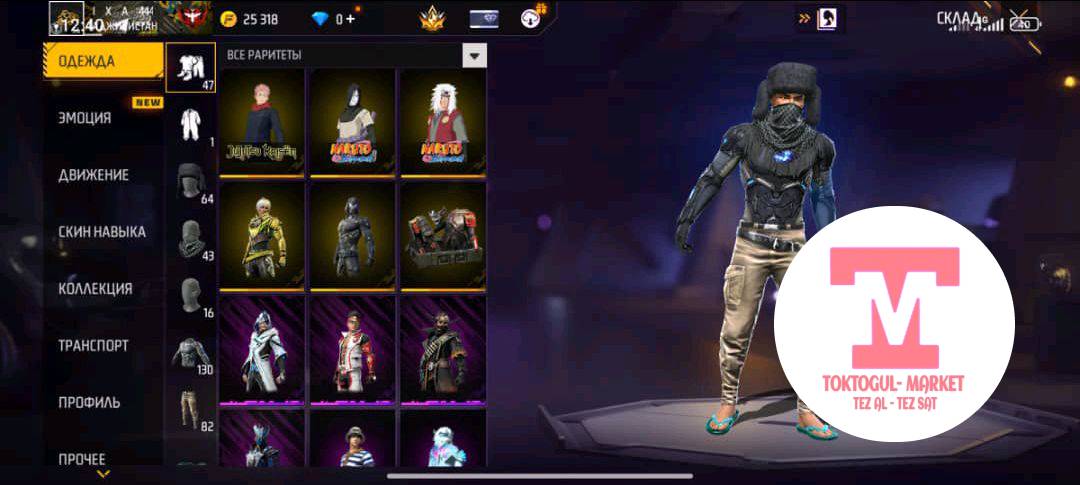Image resolution: width=1080 pixels, height=485 pixels.
Task: Choose the white-haired Naruto bundle
Action: click(x=442, y=123)
